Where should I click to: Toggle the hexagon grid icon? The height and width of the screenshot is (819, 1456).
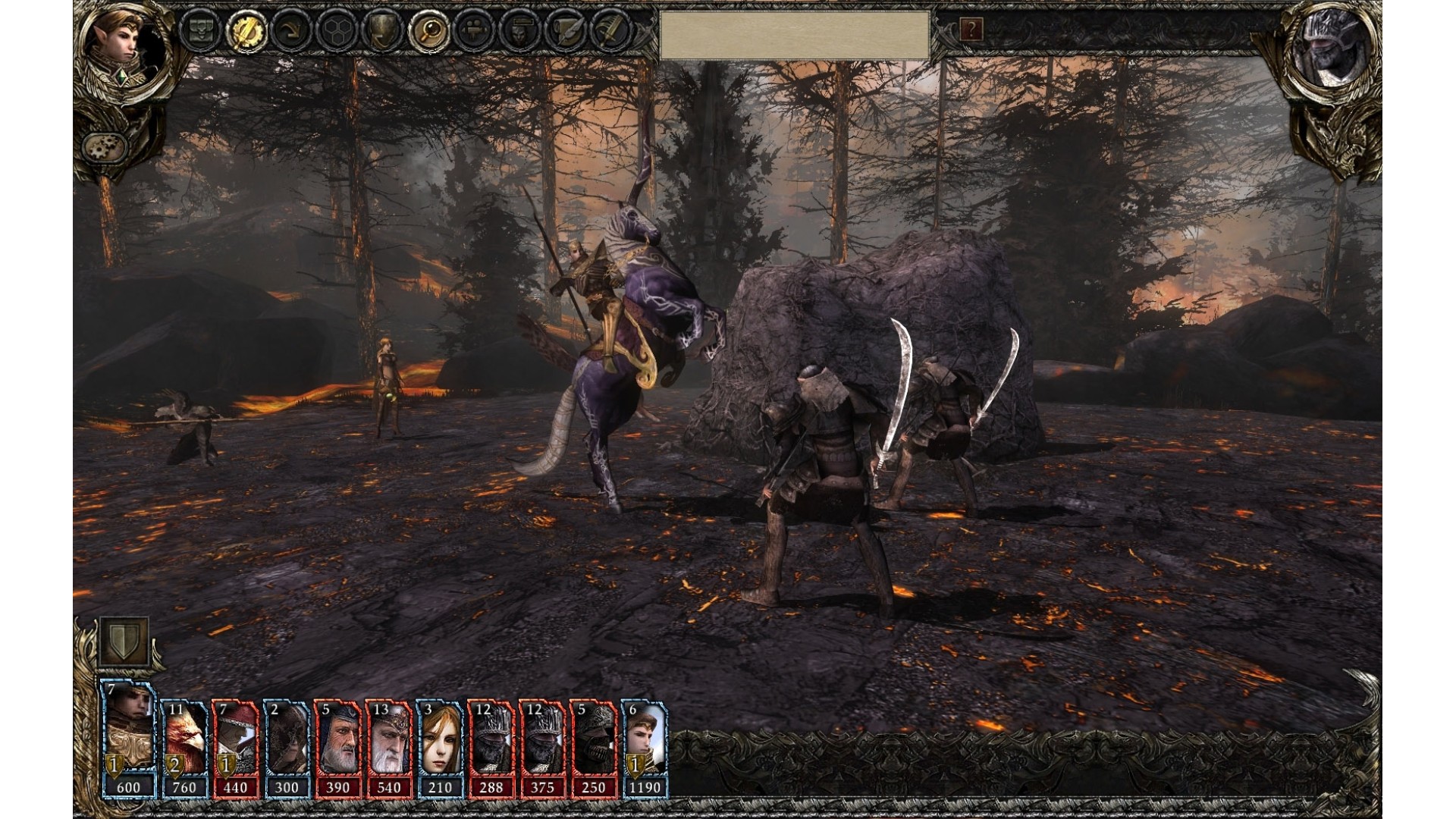click(334, 33)
